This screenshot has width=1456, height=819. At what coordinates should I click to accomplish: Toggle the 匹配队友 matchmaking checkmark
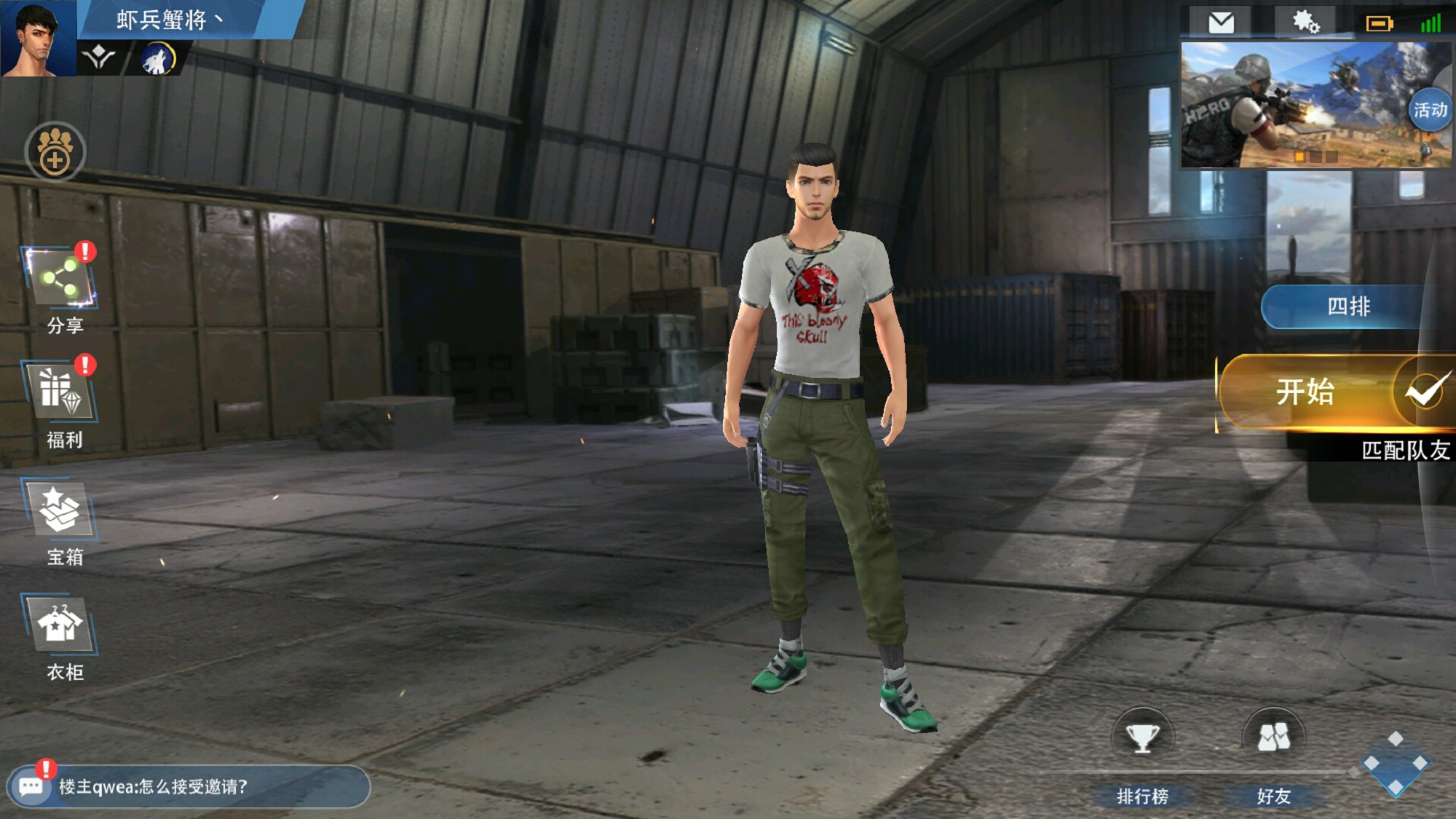pyautogui.click(x=1425, y=392)
